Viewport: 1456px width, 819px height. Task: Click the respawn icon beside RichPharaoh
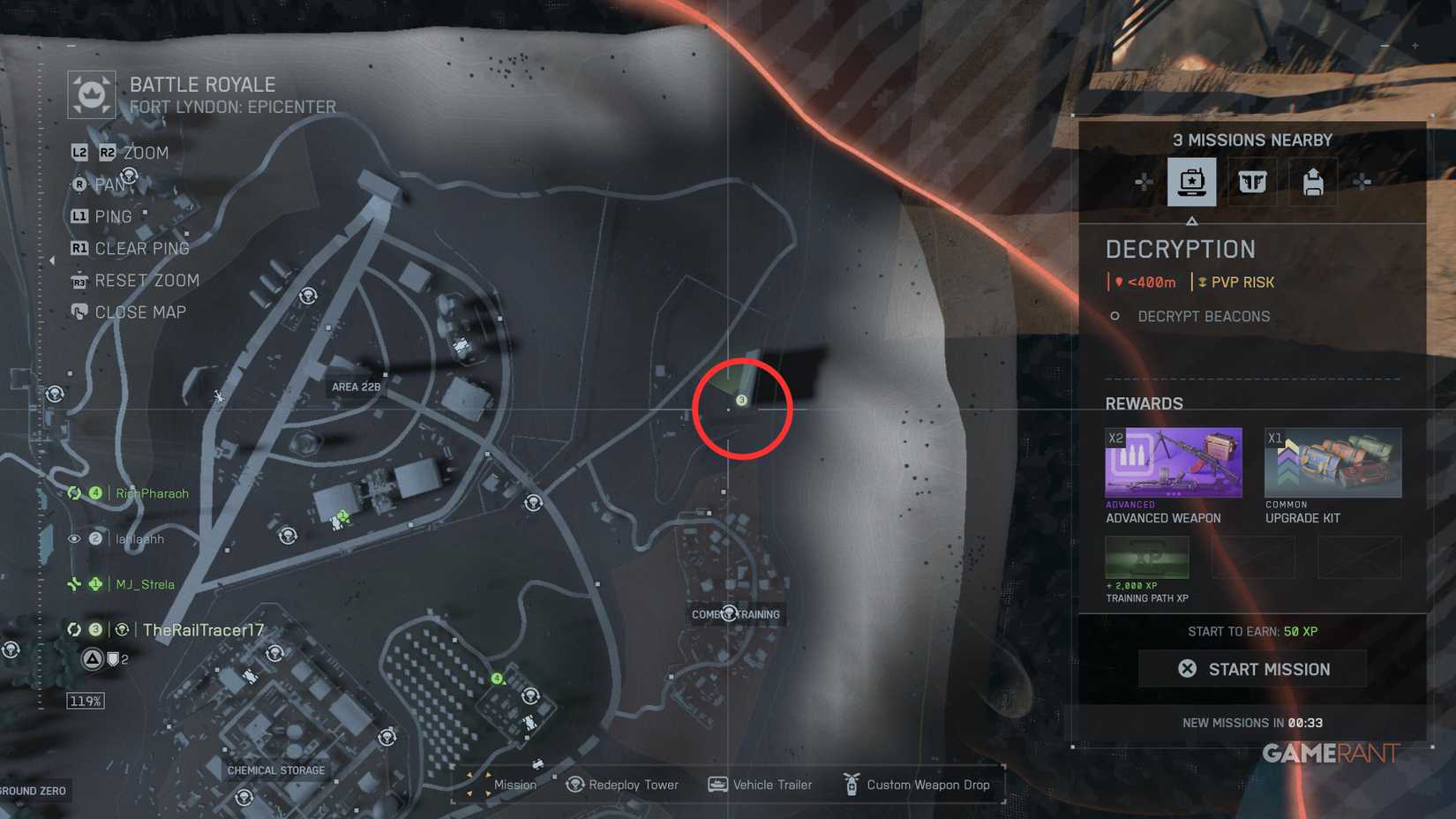(73, 493)
